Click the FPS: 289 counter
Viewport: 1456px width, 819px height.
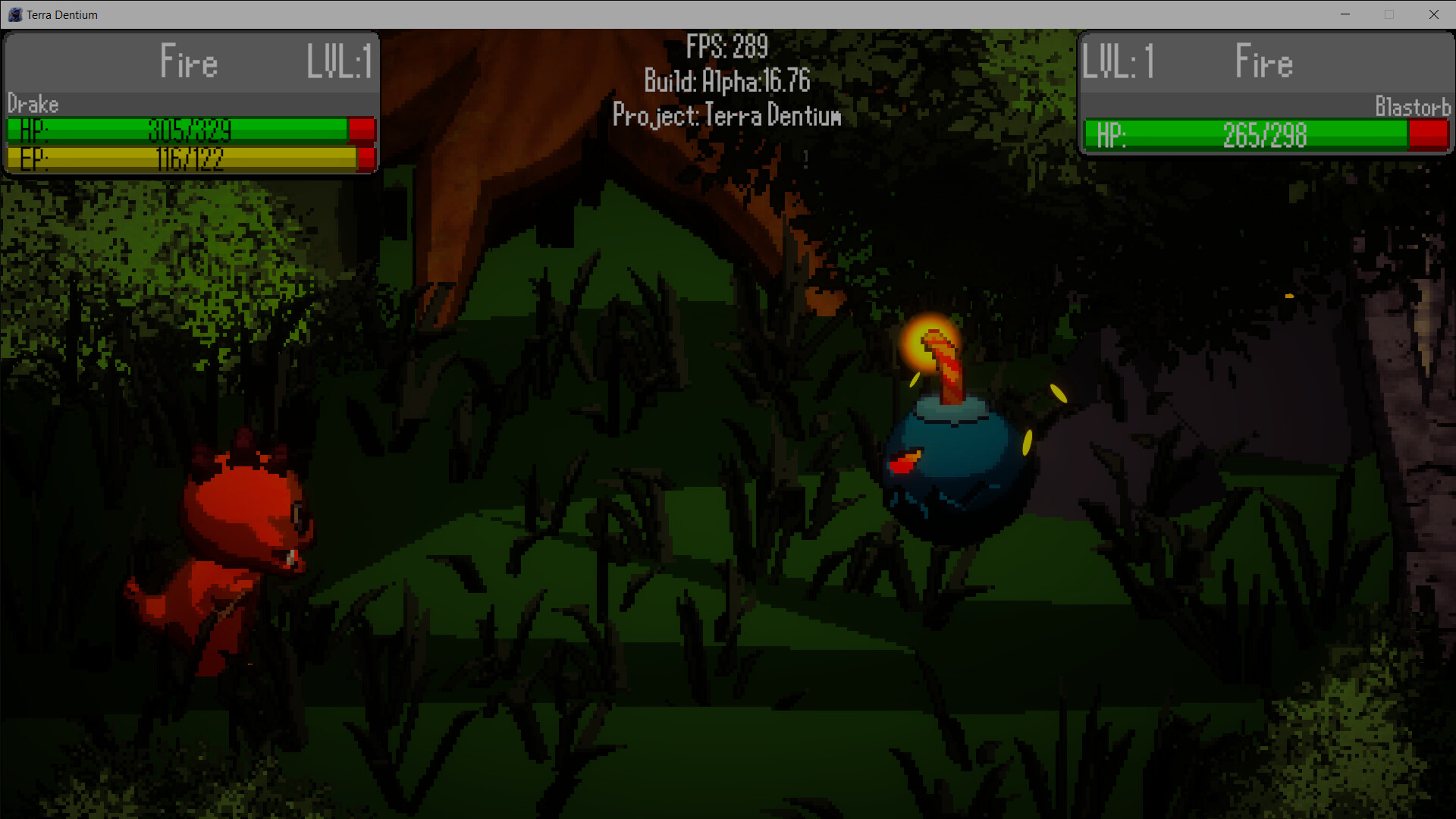coord(726,47)
